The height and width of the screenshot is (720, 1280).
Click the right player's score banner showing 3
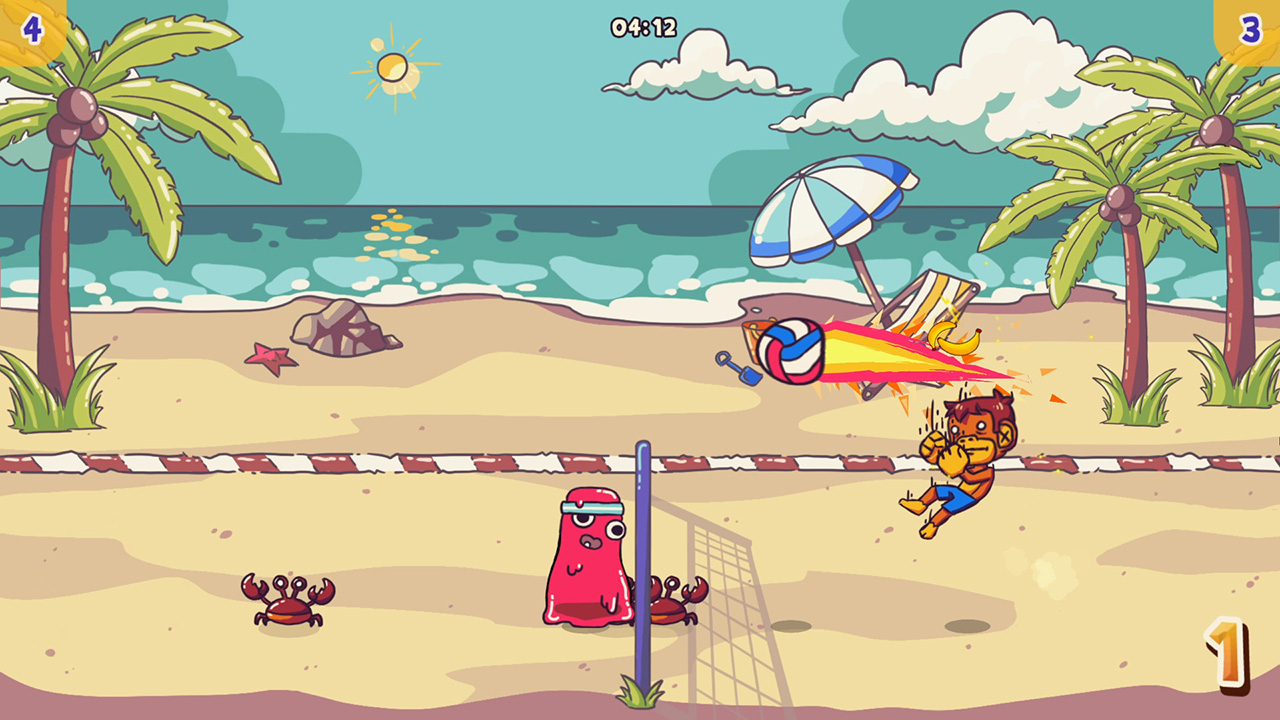point(1250,28)
